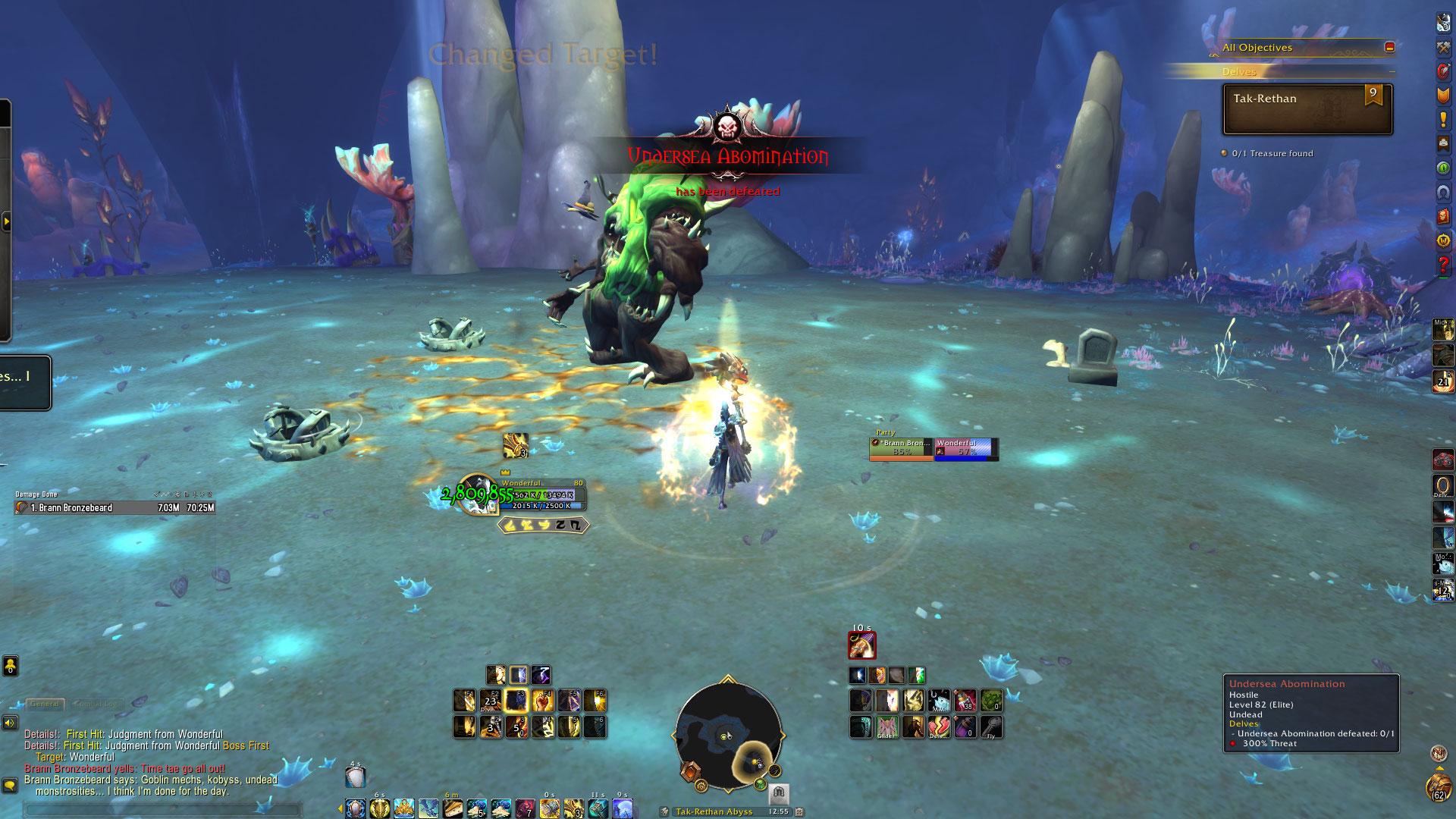
Task: Open the chat speech bubble menu
Action: (x=10, y=785)
